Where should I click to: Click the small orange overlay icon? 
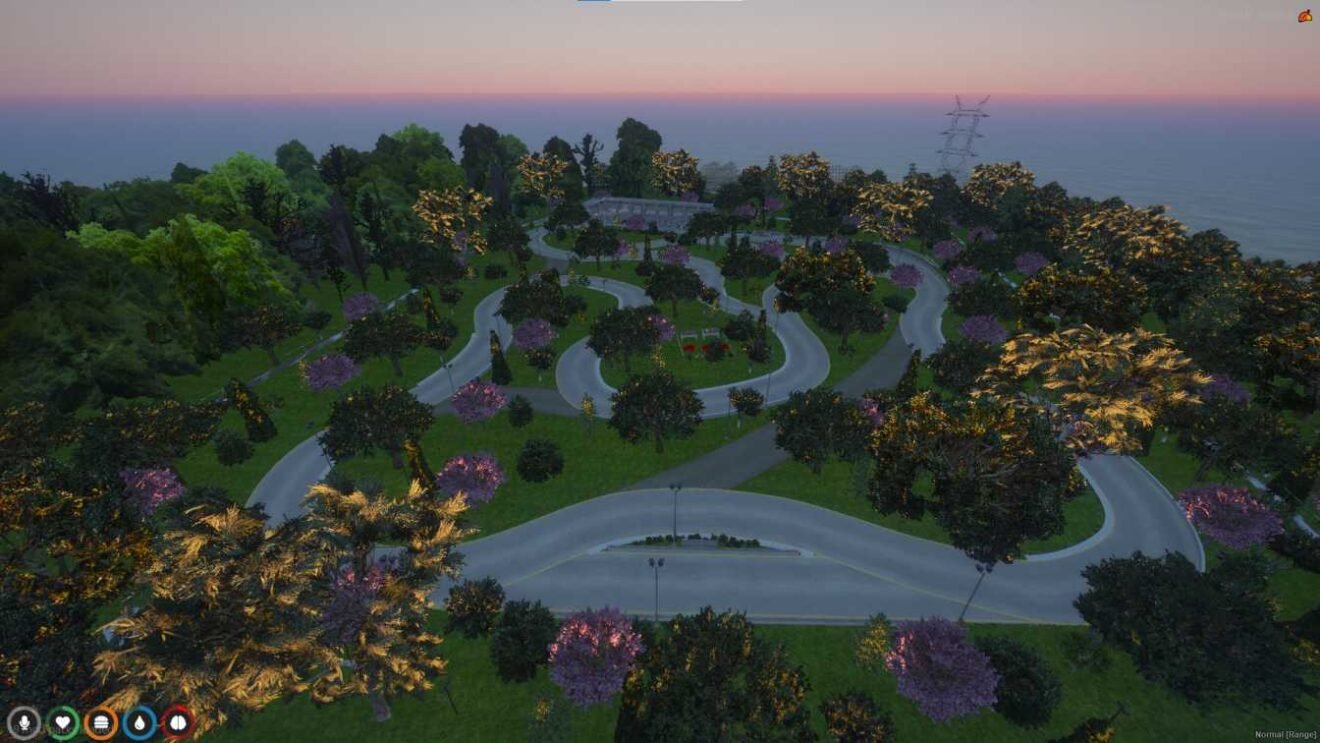[x=1304, y=16]
